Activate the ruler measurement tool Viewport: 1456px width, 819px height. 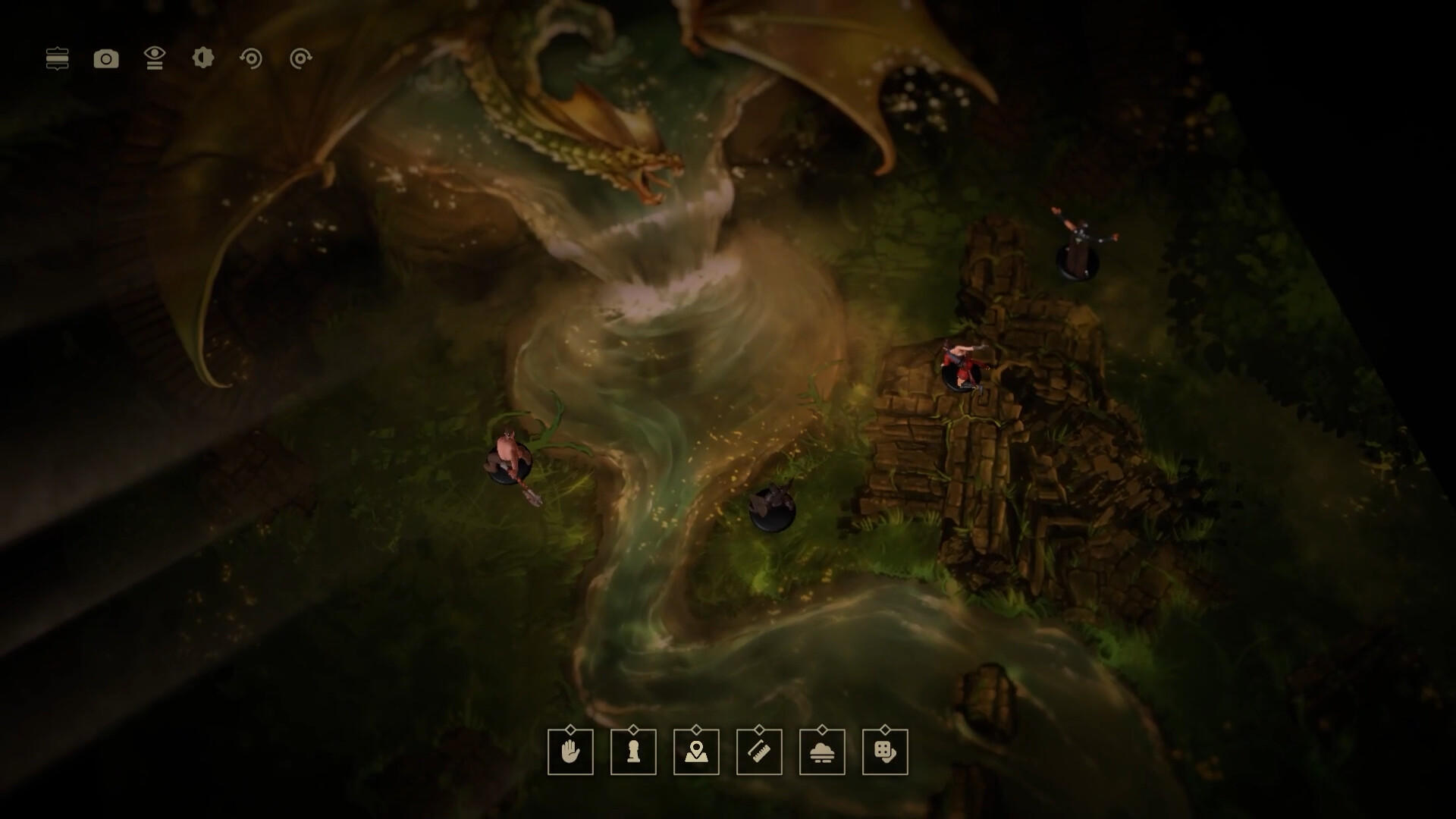pyautogui.click(x=760, y=752)
